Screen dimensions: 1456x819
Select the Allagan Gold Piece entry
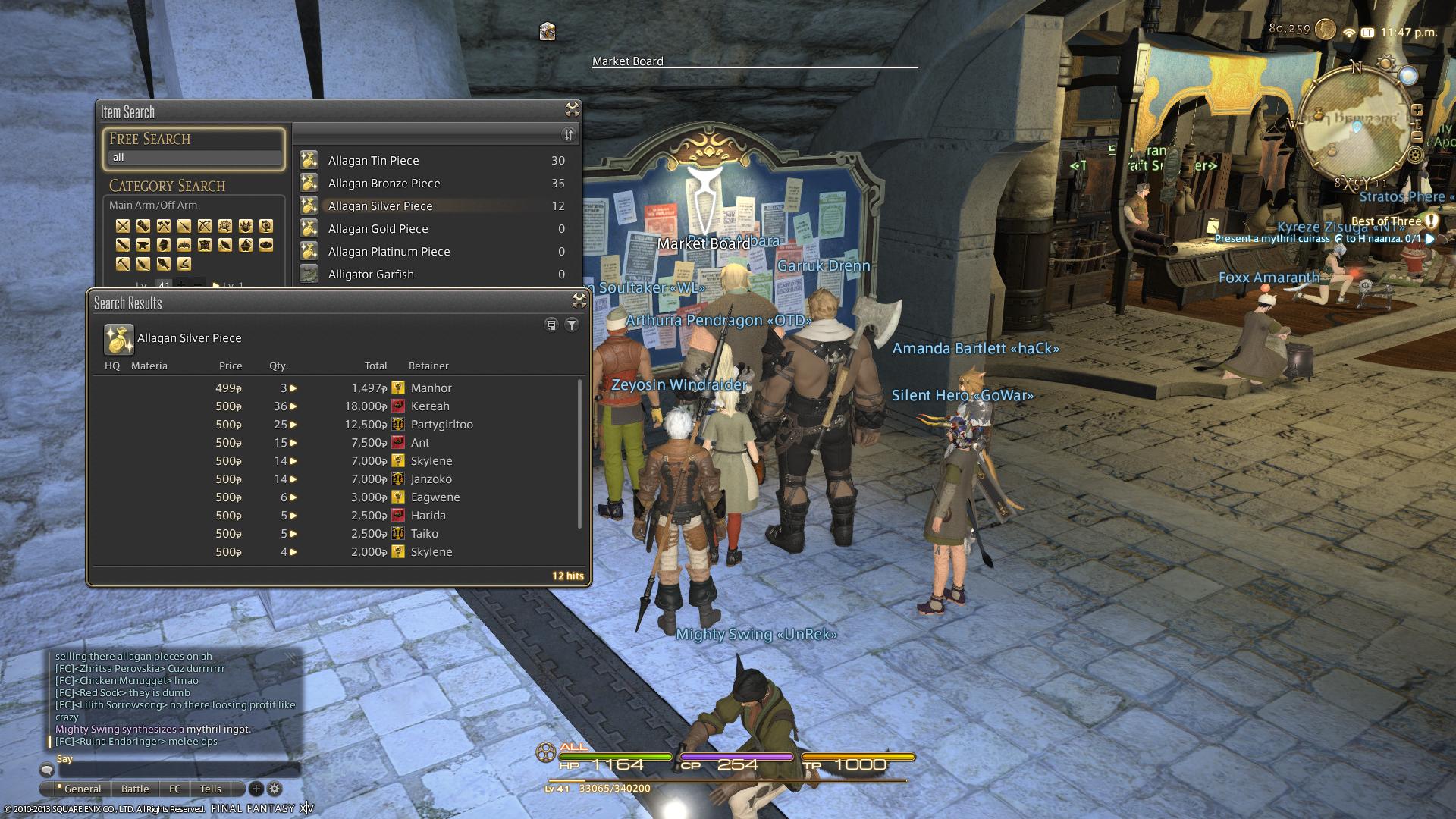tap(378, 229)
